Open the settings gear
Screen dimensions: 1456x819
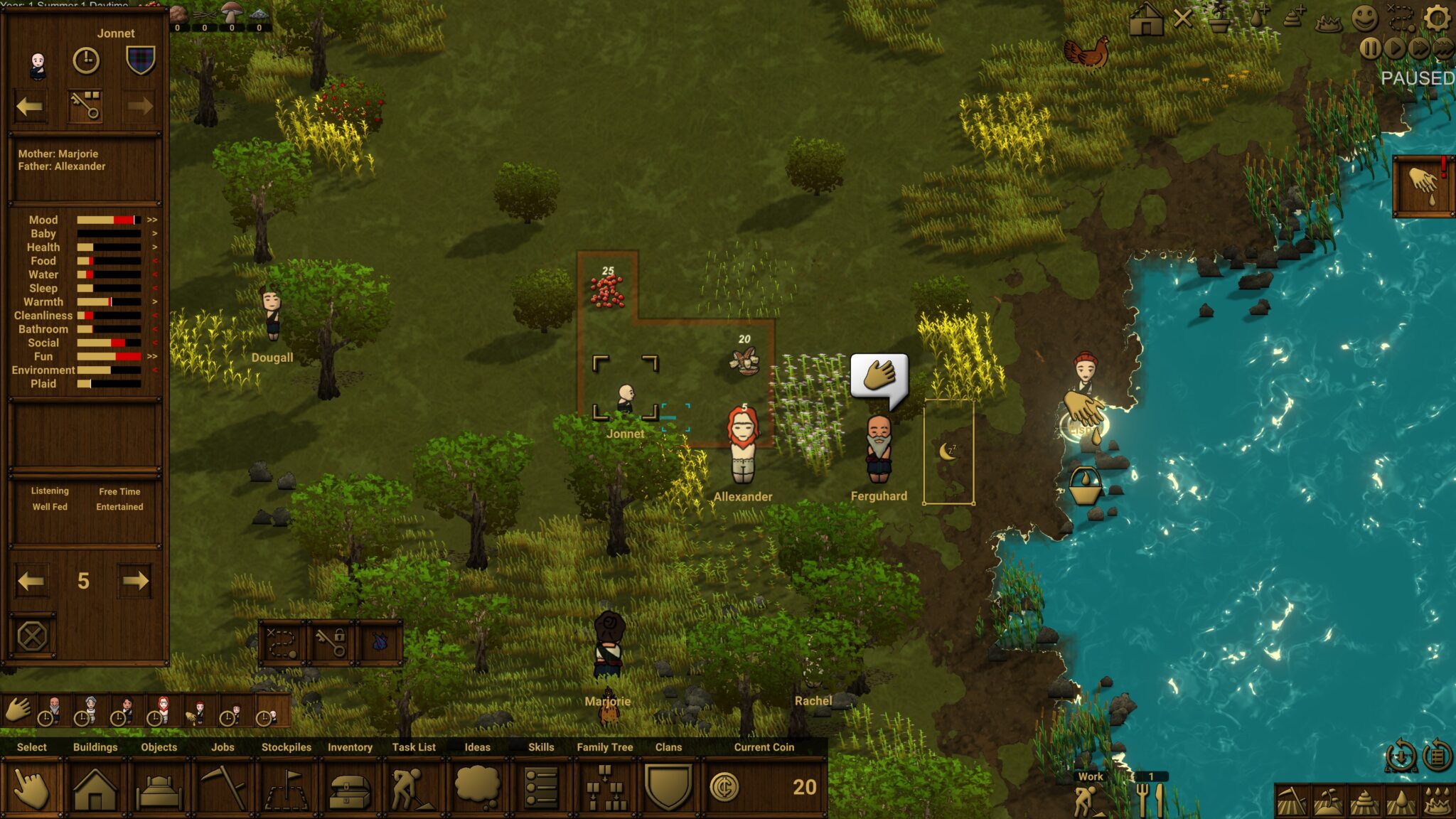click(1438, 18)
